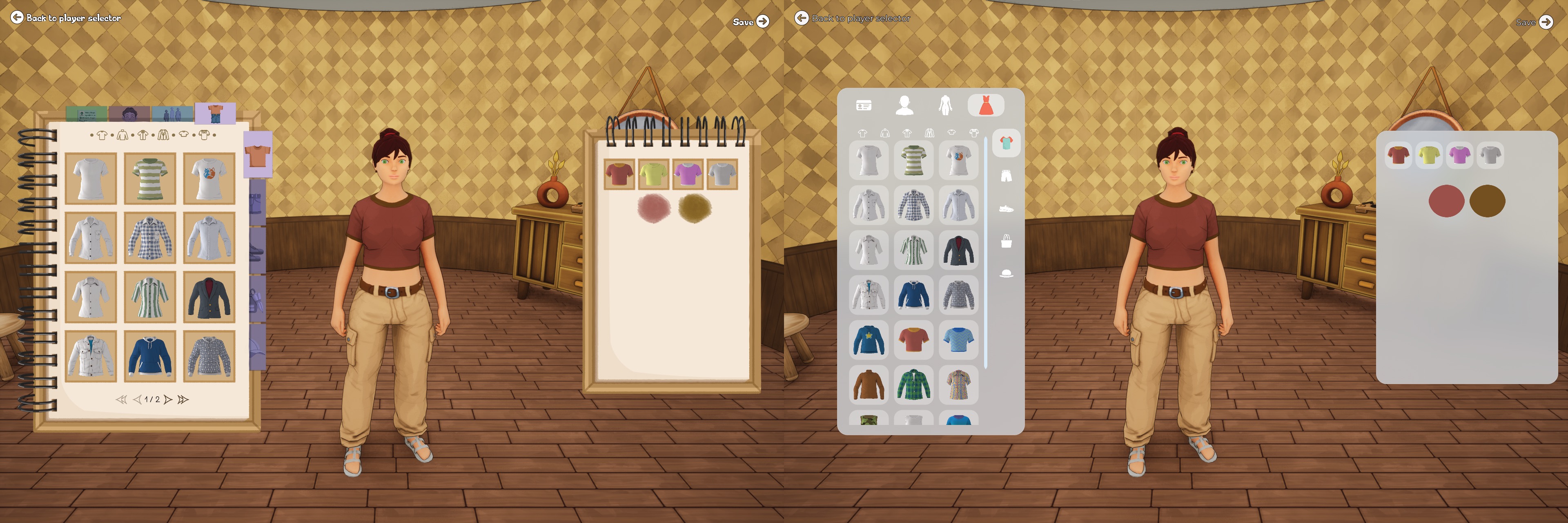Image resolution: width=1568 pixels, height=523 pixels.
Task: Open the shoes category in the right sidebar
Action: pyautogui.click(x=1006, y=210)
